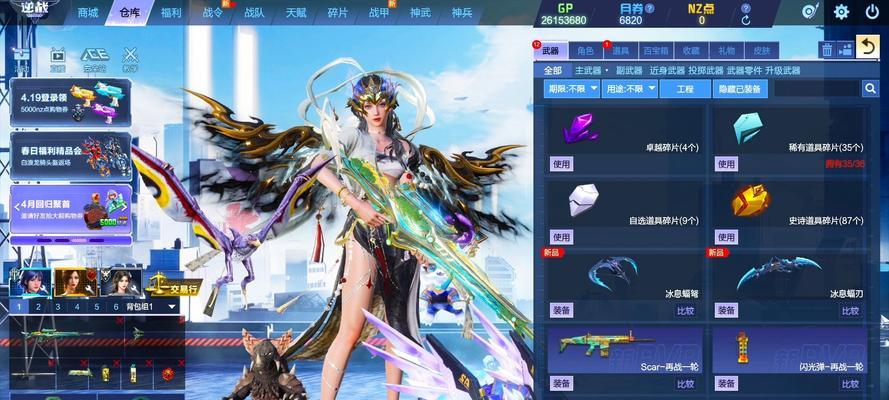Use the 卓越碎片 purple fragment item
Screen dimensions: 889x400
(x=561, y=164)
